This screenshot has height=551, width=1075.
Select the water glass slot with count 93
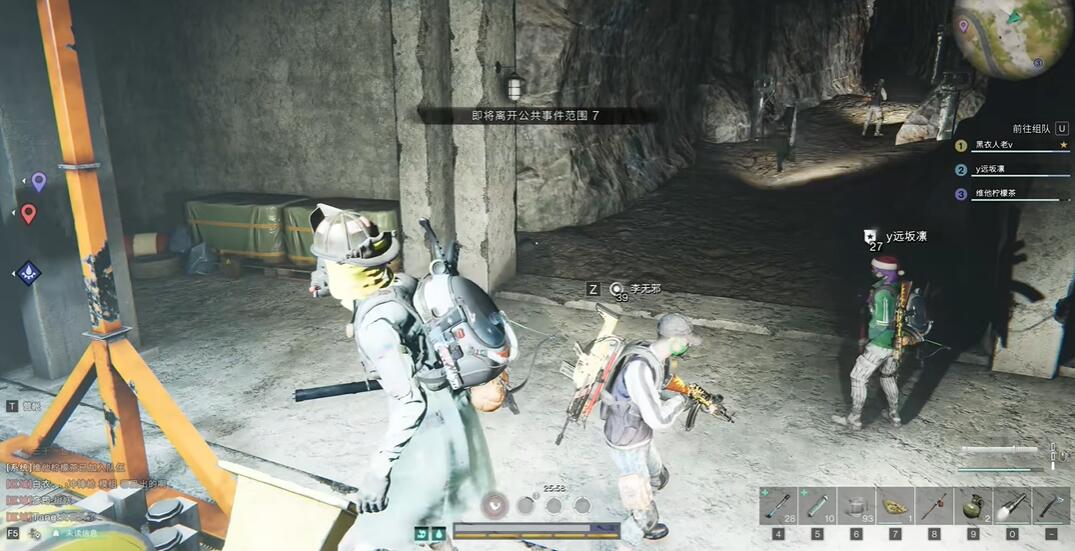(856, 506)
